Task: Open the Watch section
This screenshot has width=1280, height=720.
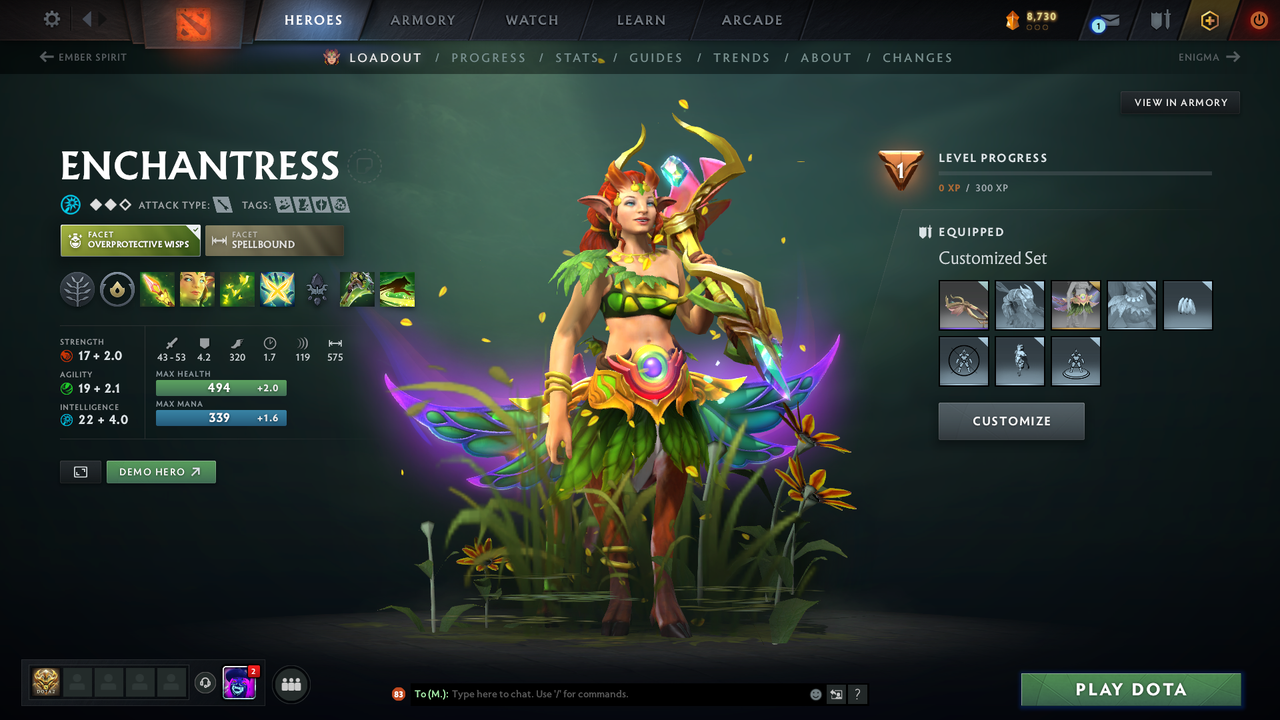Action: tap(531, 20)
